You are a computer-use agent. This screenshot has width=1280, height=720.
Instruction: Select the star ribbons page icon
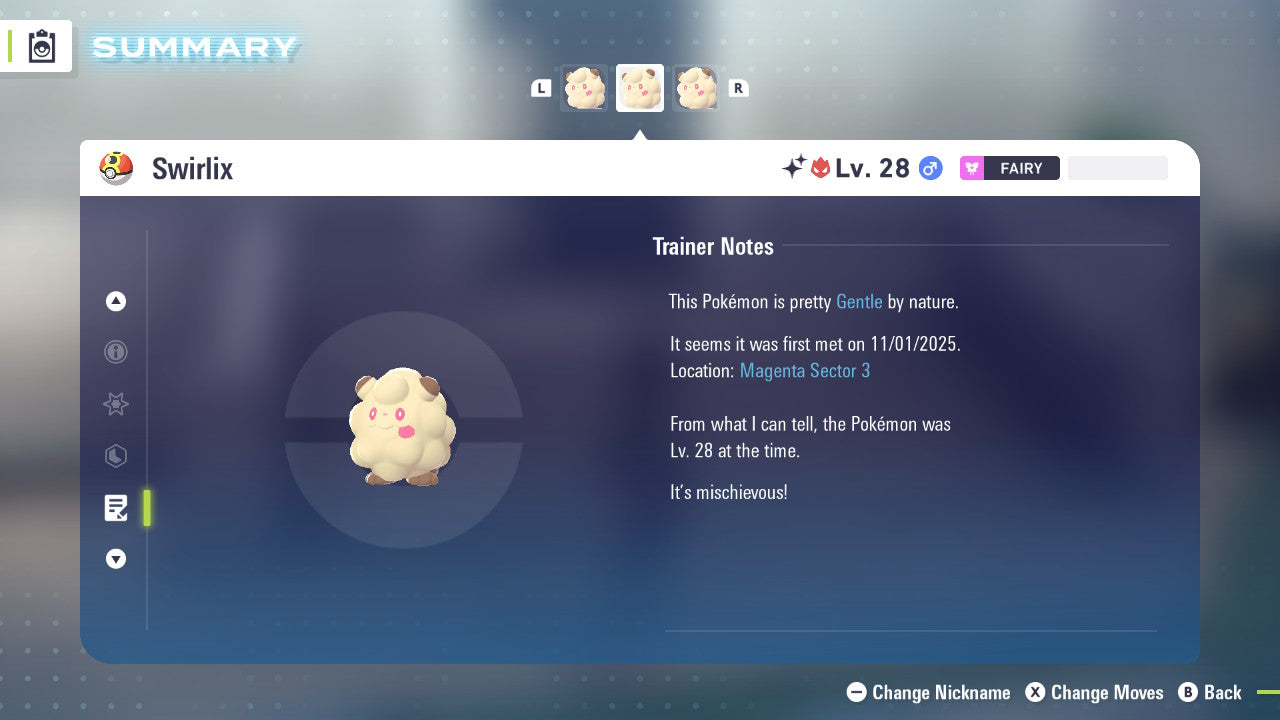point(116,404)
